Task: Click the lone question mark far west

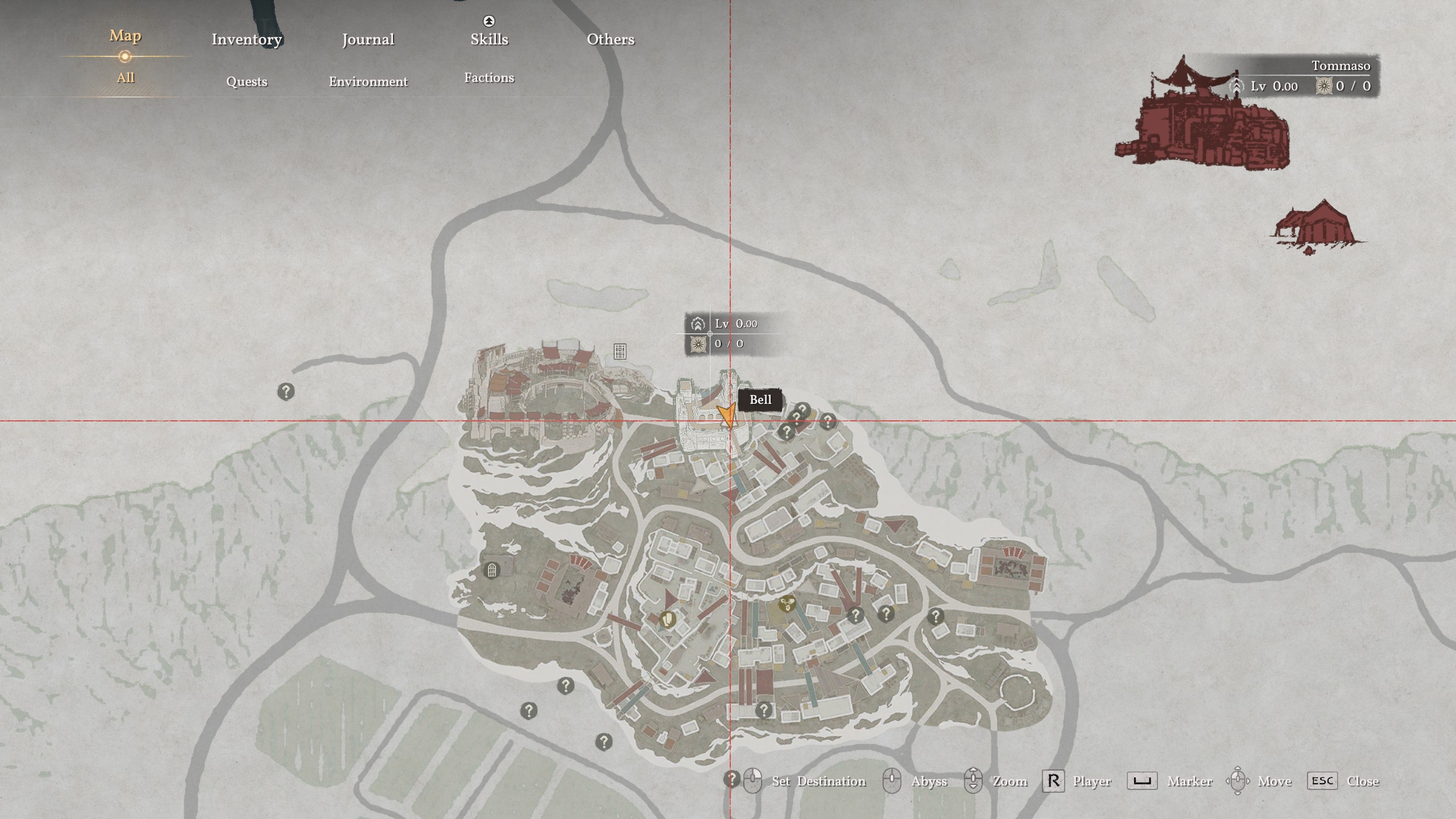Action: tap(286, 391)
